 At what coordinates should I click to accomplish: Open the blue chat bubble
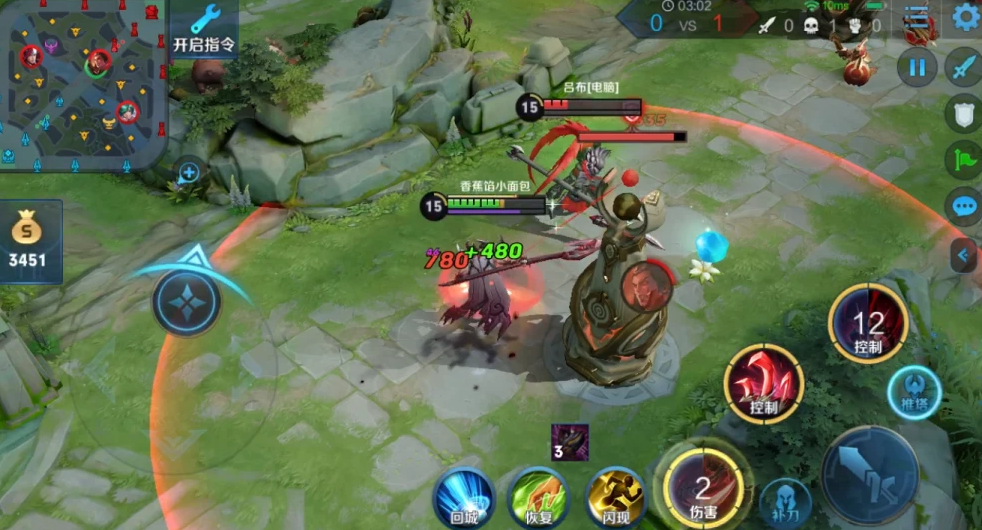pyautogui.click(x=964, y=207)
